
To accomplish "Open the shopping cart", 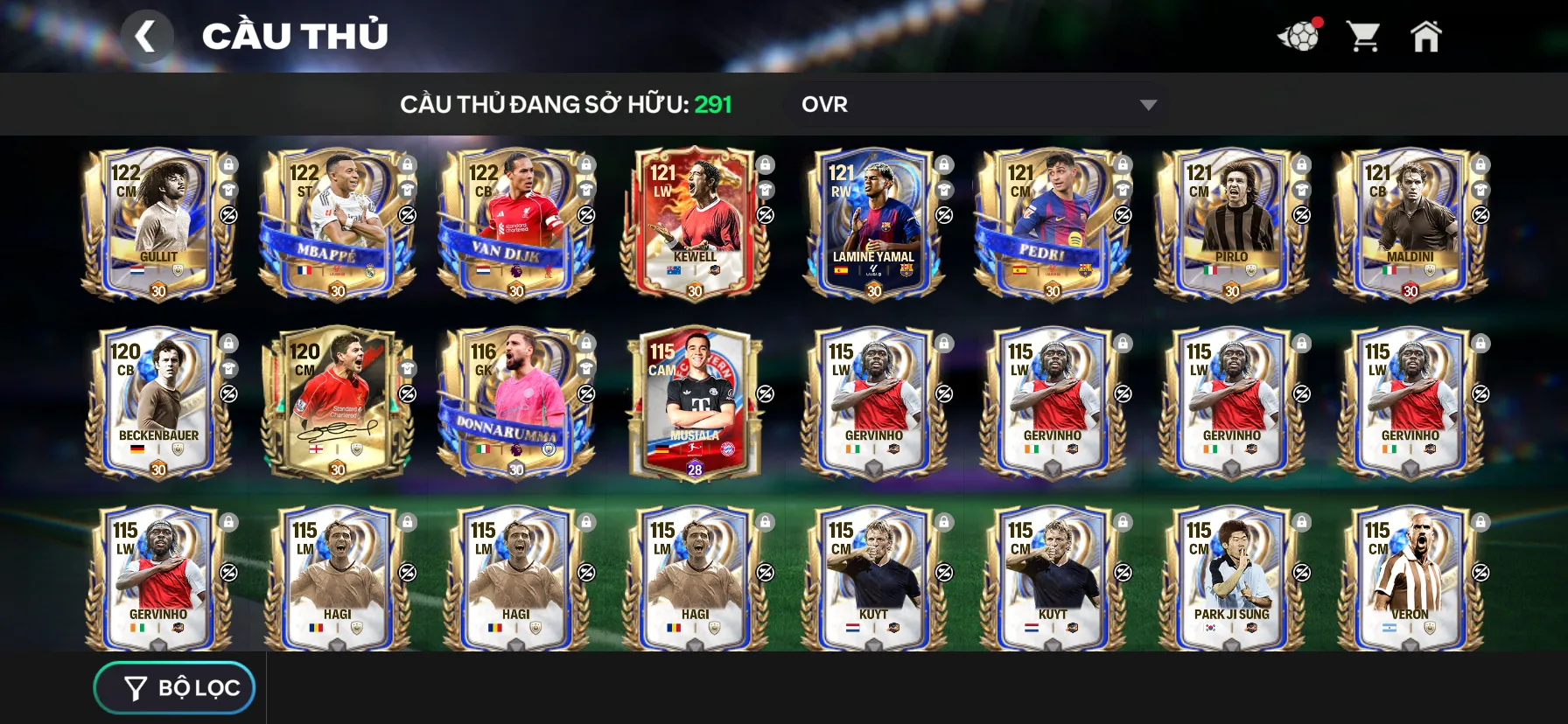I will click(1364, 35).
